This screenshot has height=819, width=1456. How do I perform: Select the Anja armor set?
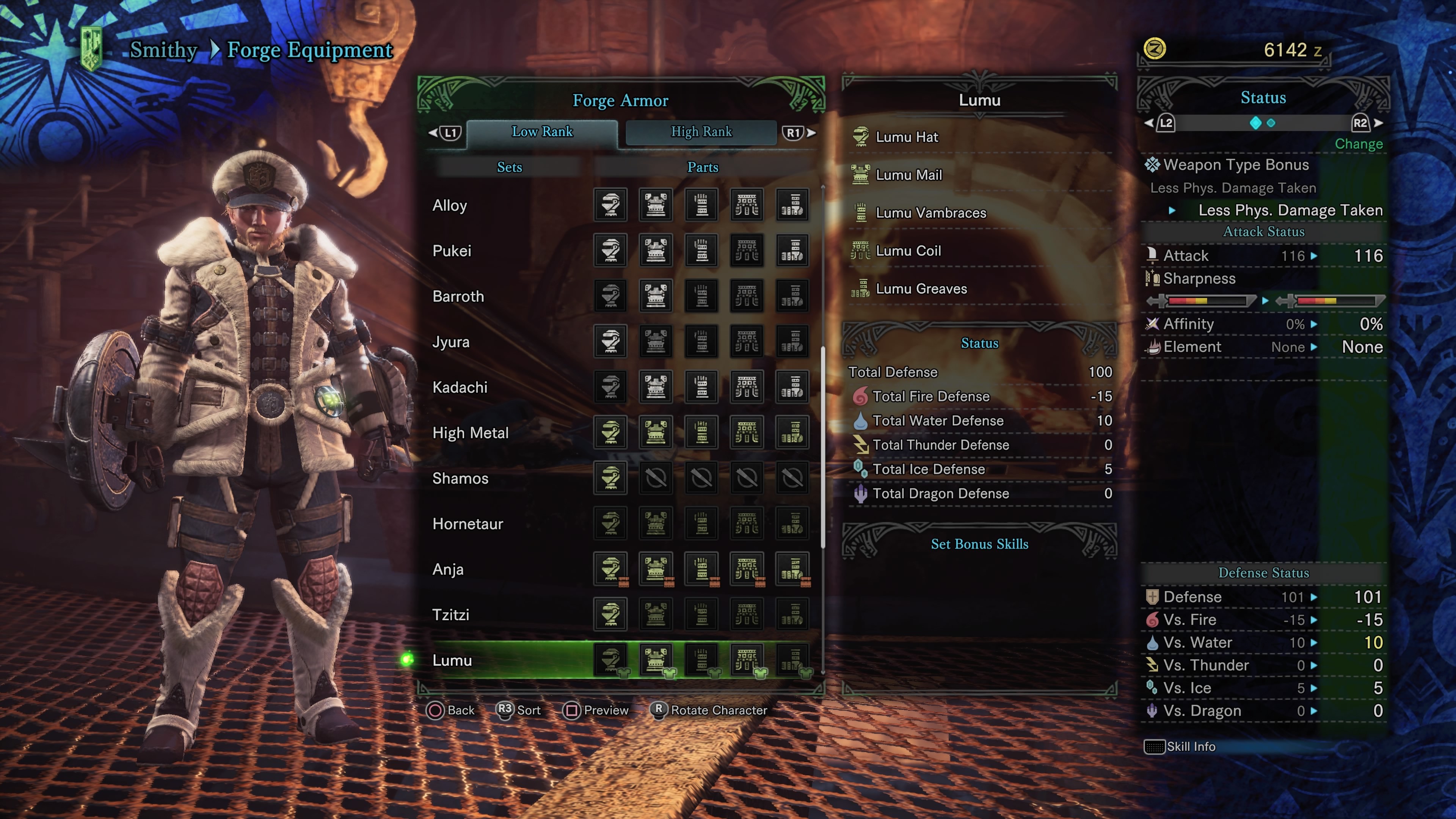[x=448, y=569]
